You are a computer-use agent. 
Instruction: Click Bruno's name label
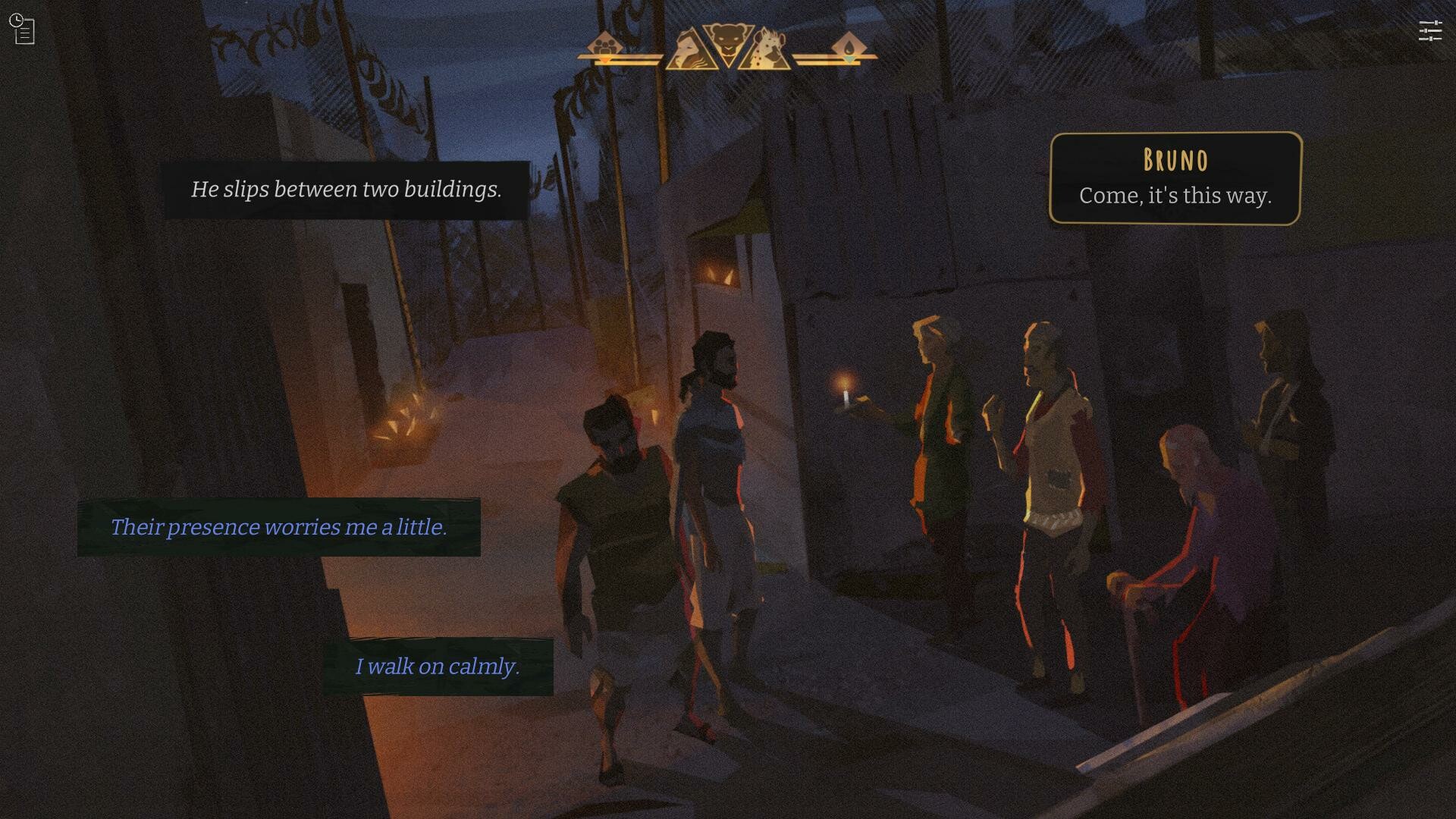point(1174,160)
